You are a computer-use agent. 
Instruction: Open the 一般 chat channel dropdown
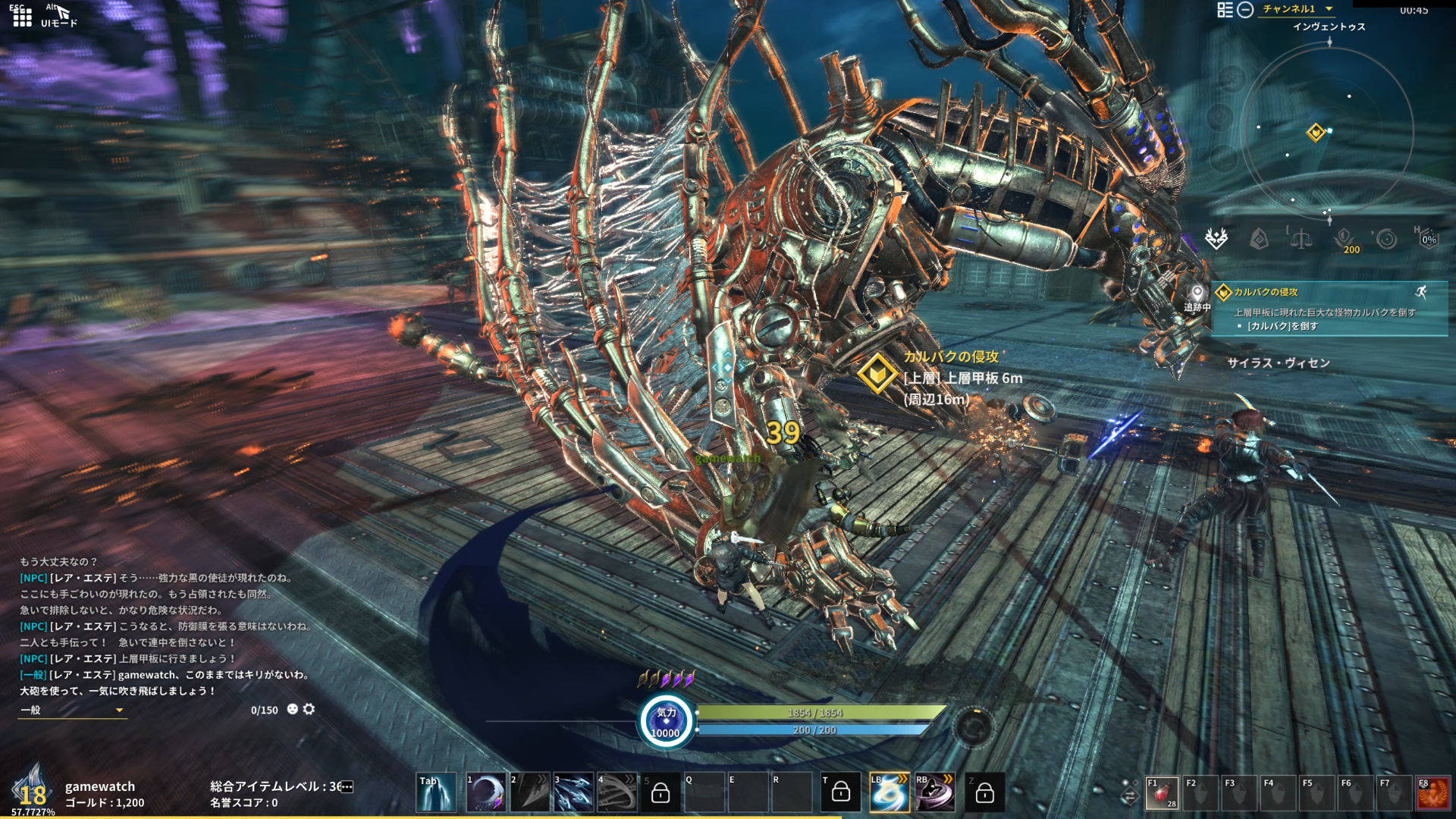point(72,711)
